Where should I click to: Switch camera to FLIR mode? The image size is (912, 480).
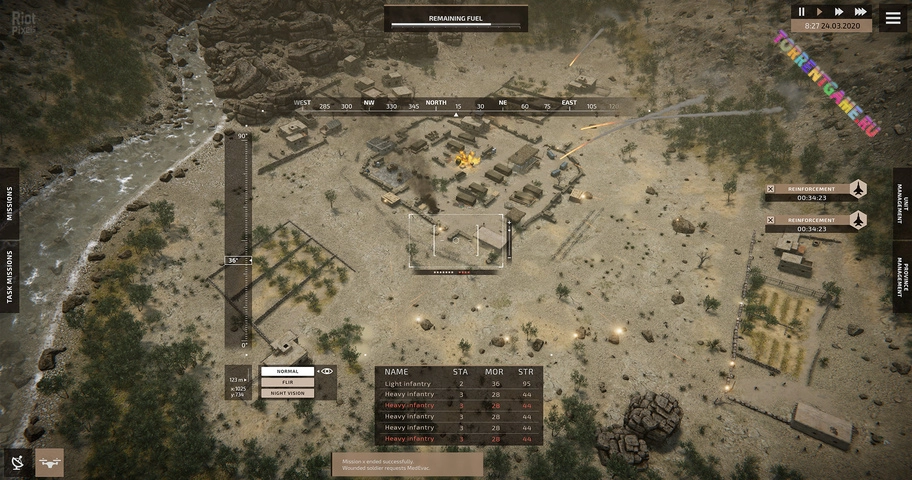[287, 382]
